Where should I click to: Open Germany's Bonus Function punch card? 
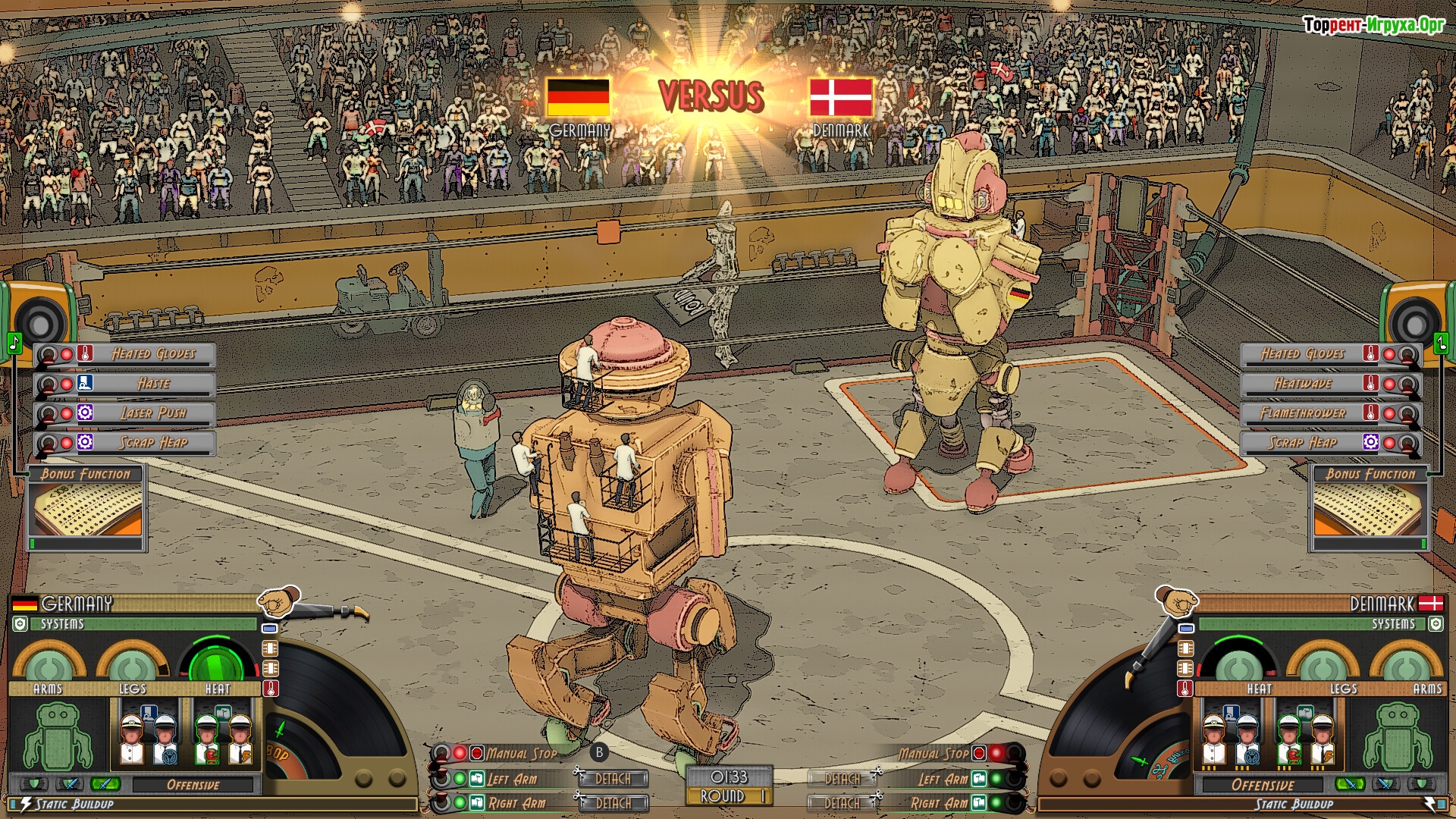point(87,510)
